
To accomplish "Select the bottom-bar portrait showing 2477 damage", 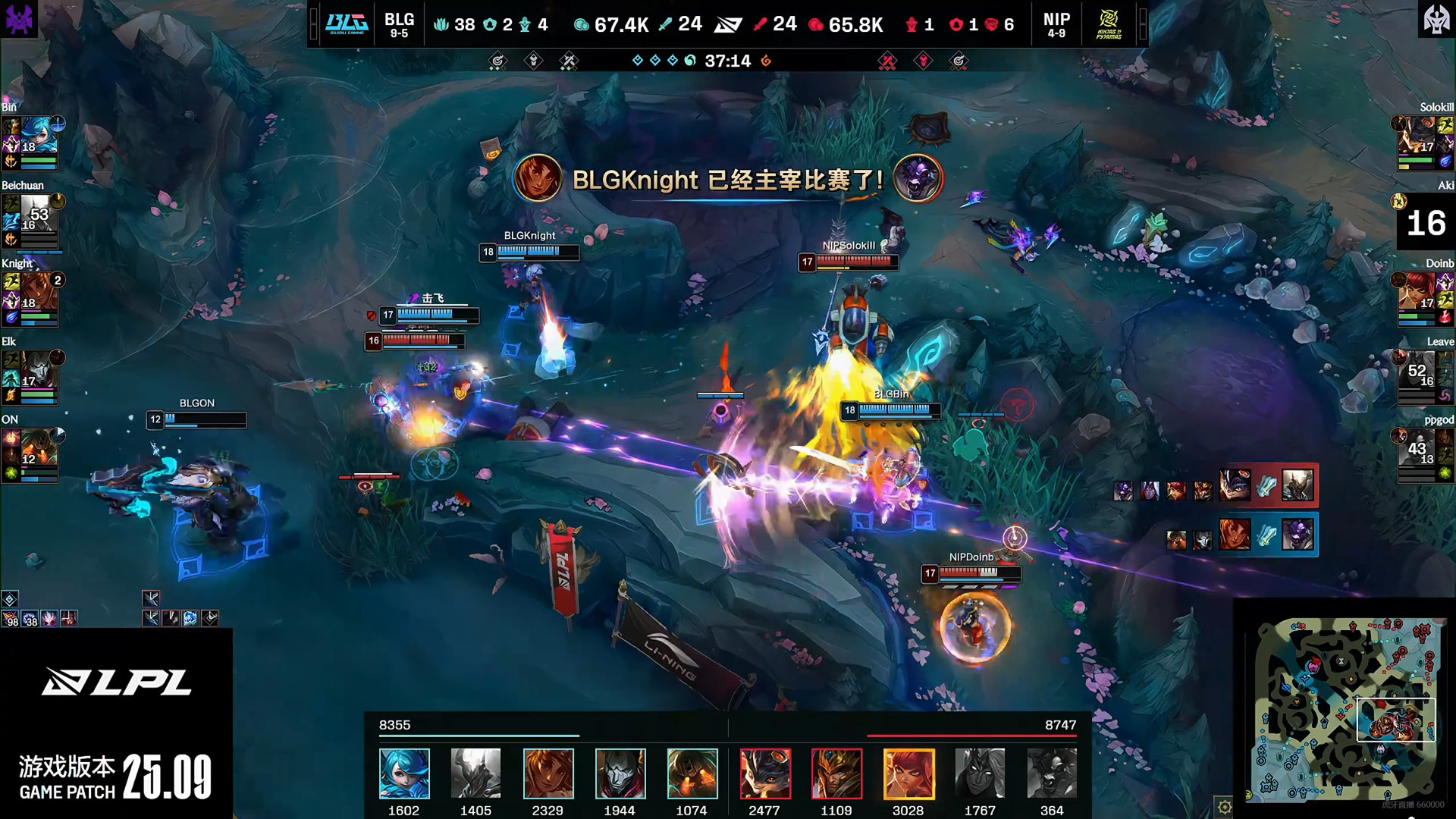I will (764, 773).
